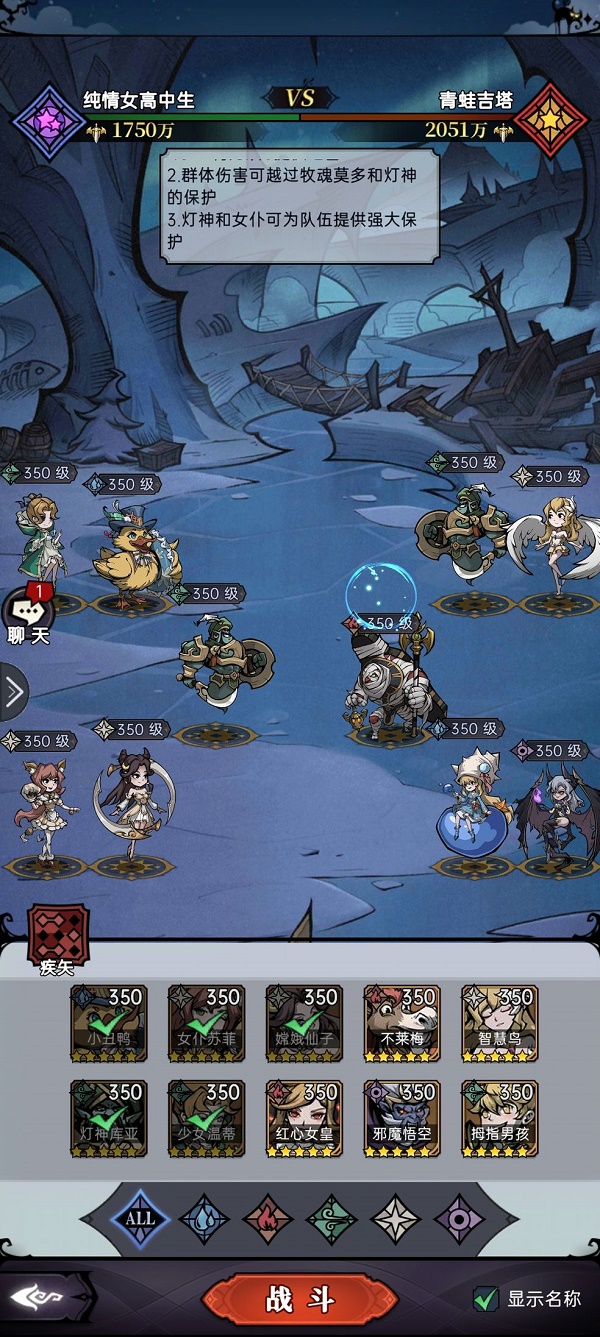Screen dimensions: 600x1337
Task: Filter heroes by the green wind element
Action: point(331,1219)
